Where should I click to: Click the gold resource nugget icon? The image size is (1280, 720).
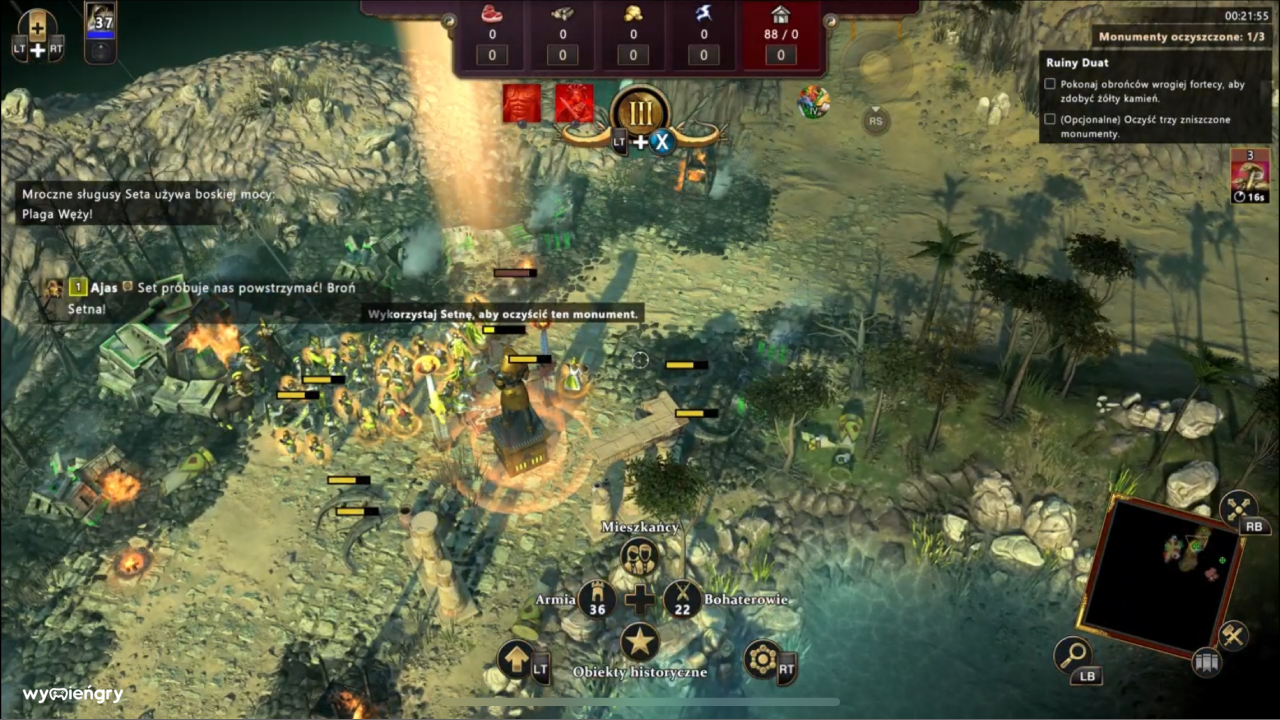click(x=632, y=14)
